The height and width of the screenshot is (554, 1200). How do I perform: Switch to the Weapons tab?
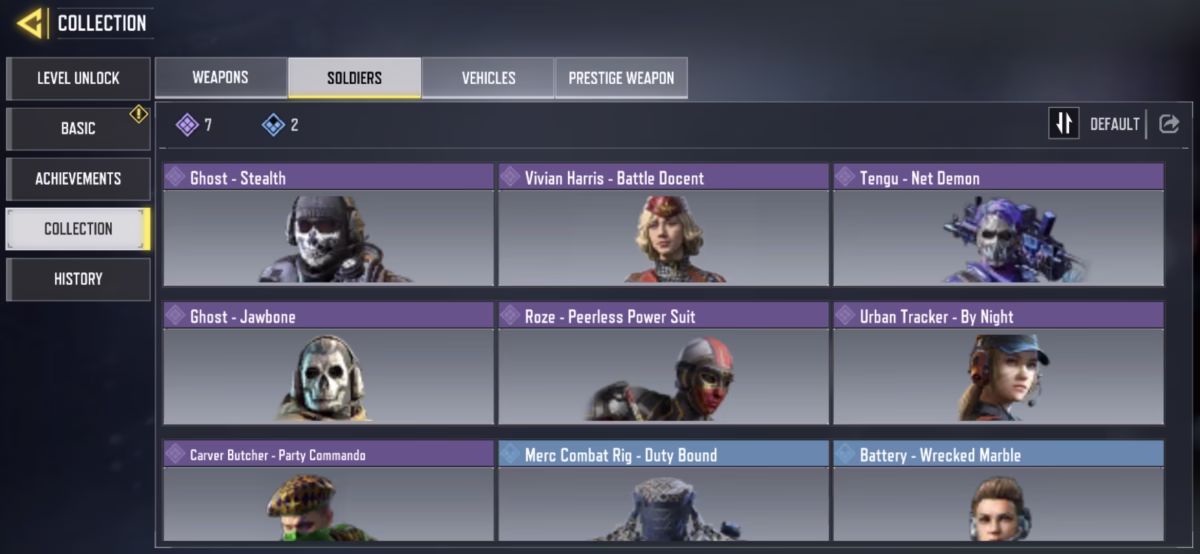(x=220, y=78)
